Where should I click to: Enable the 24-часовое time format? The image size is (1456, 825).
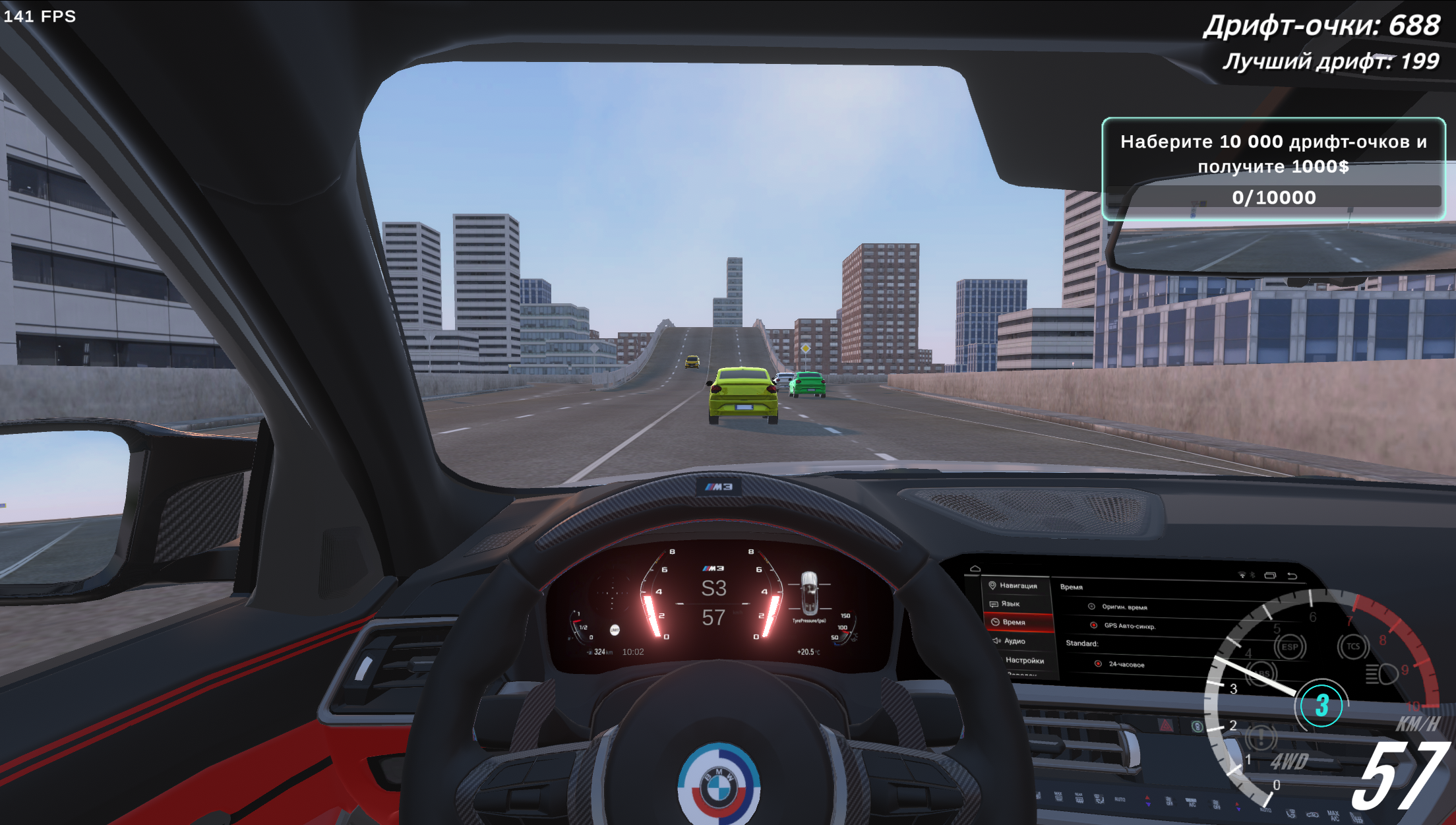click(x=1098, y=664)
